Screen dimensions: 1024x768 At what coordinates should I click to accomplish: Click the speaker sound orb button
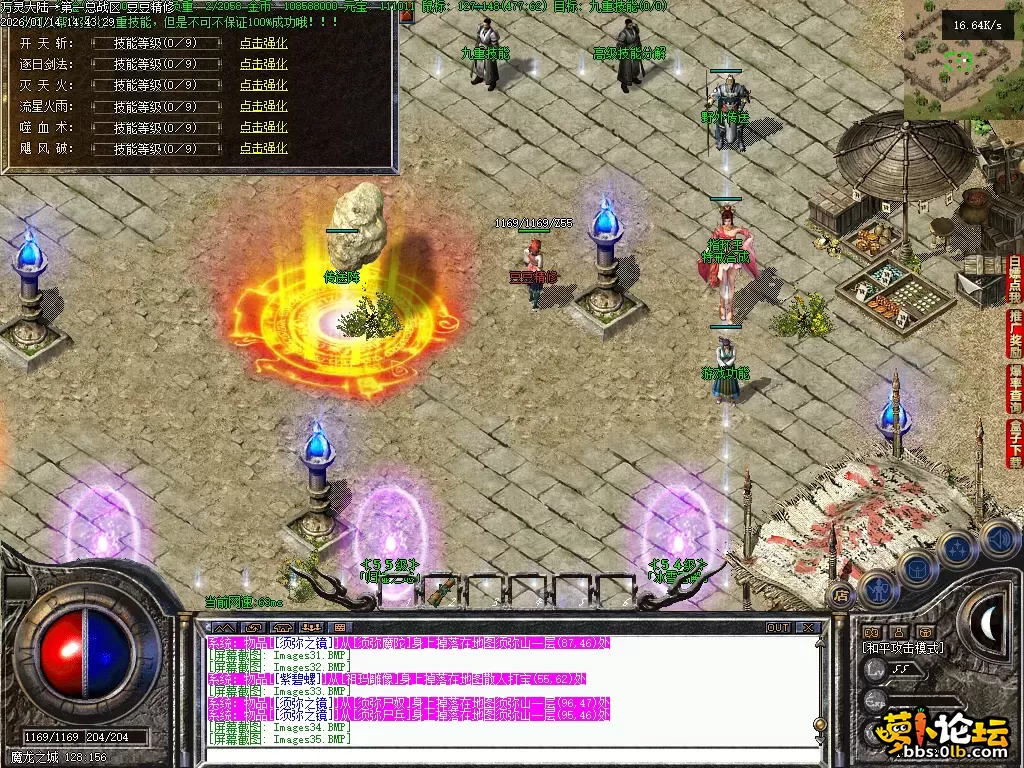(x=999, y=539)
